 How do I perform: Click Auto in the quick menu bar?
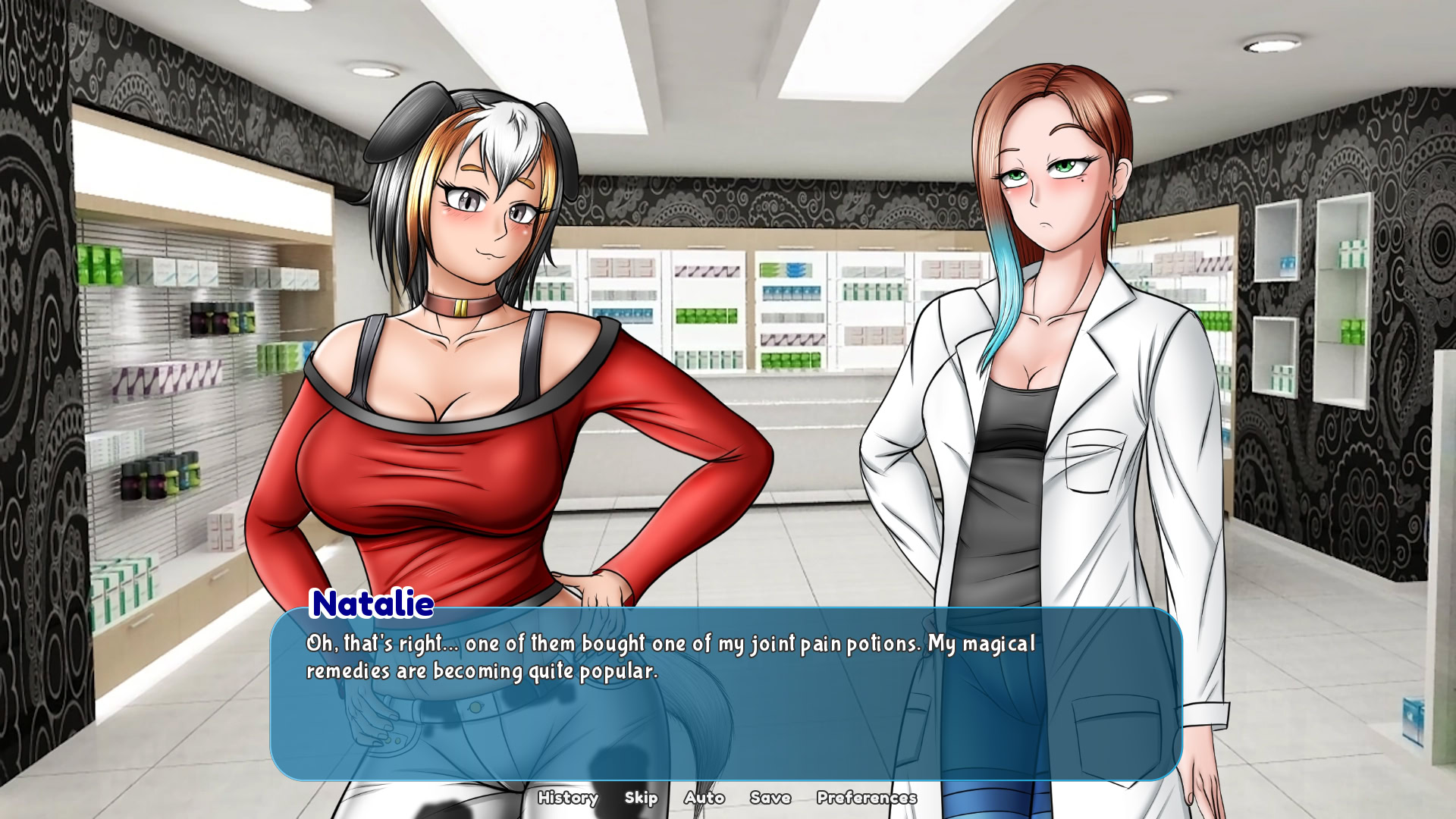[x=704, y=798]
